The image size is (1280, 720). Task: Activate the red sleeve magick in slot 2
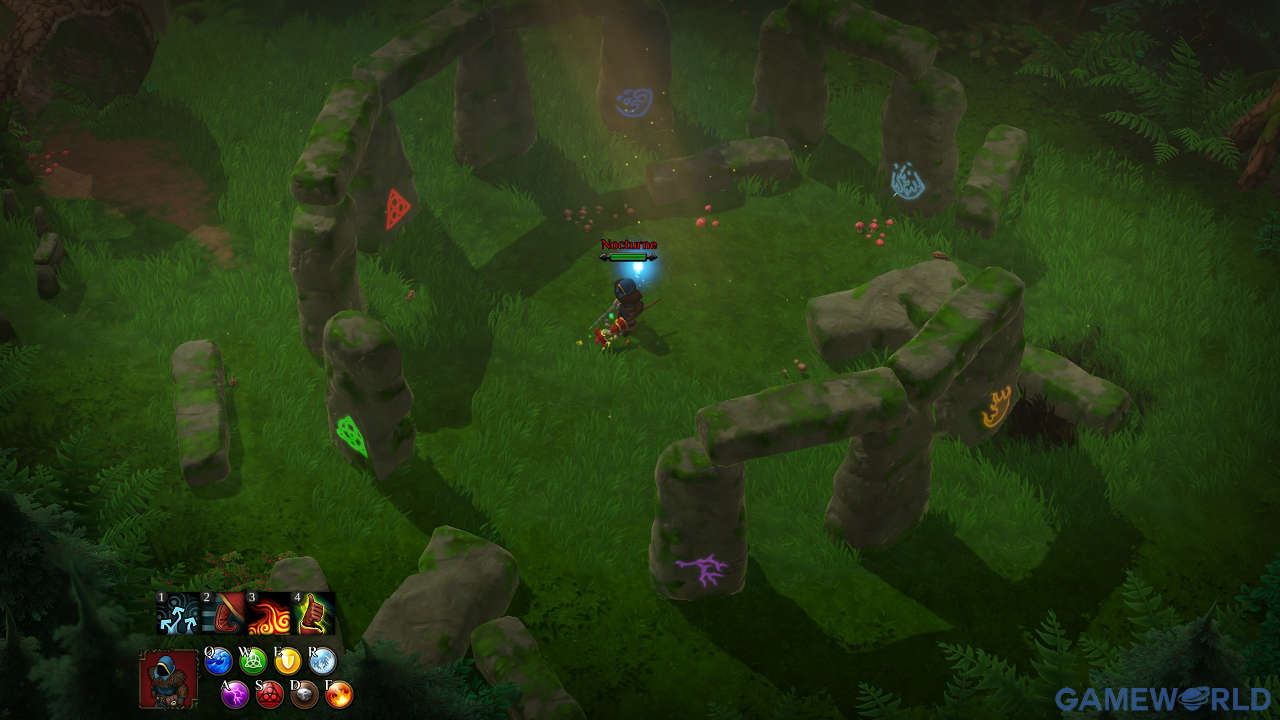(224, 613)
